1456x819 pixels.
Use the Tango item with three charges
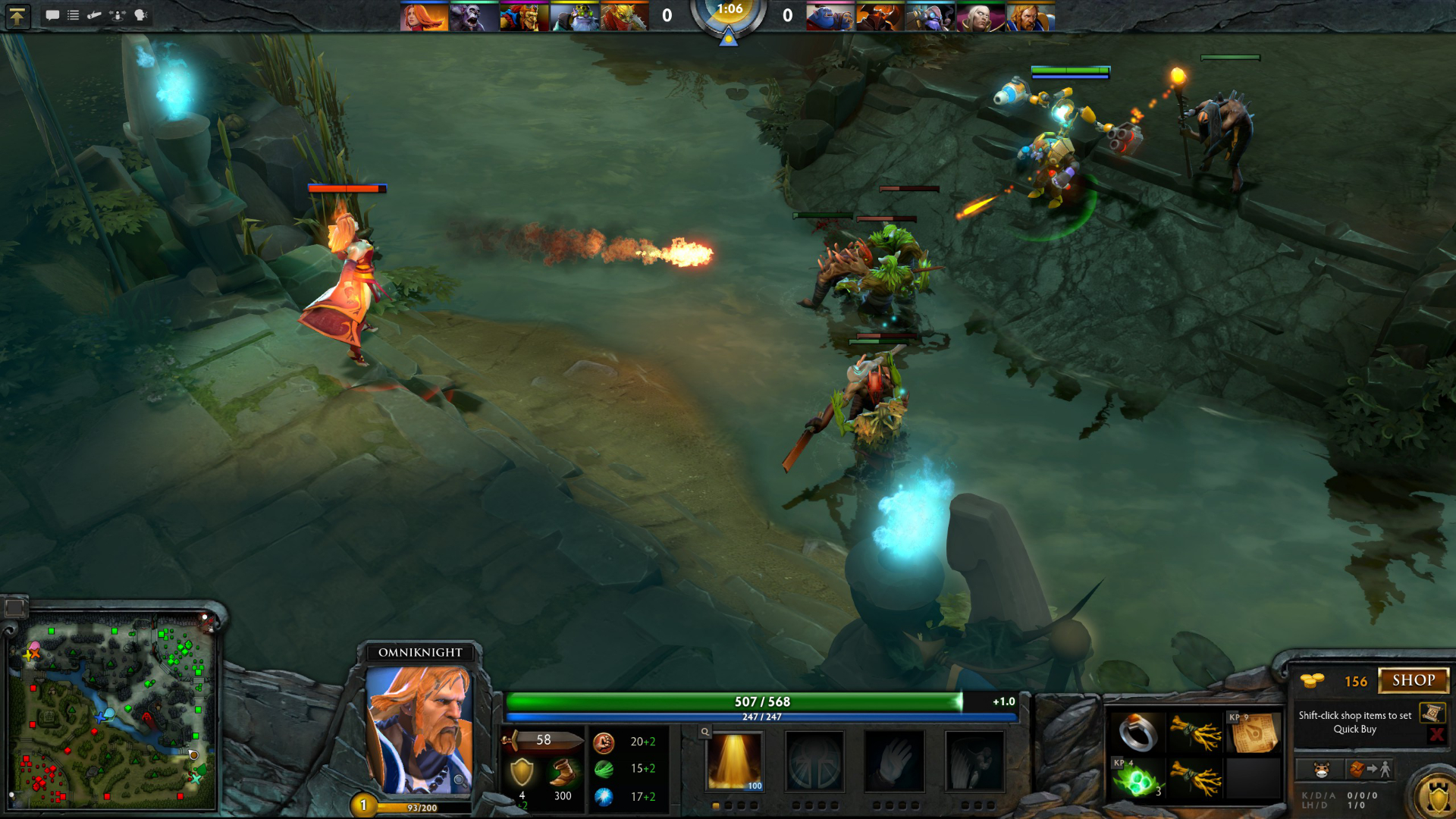(1137, 778)
